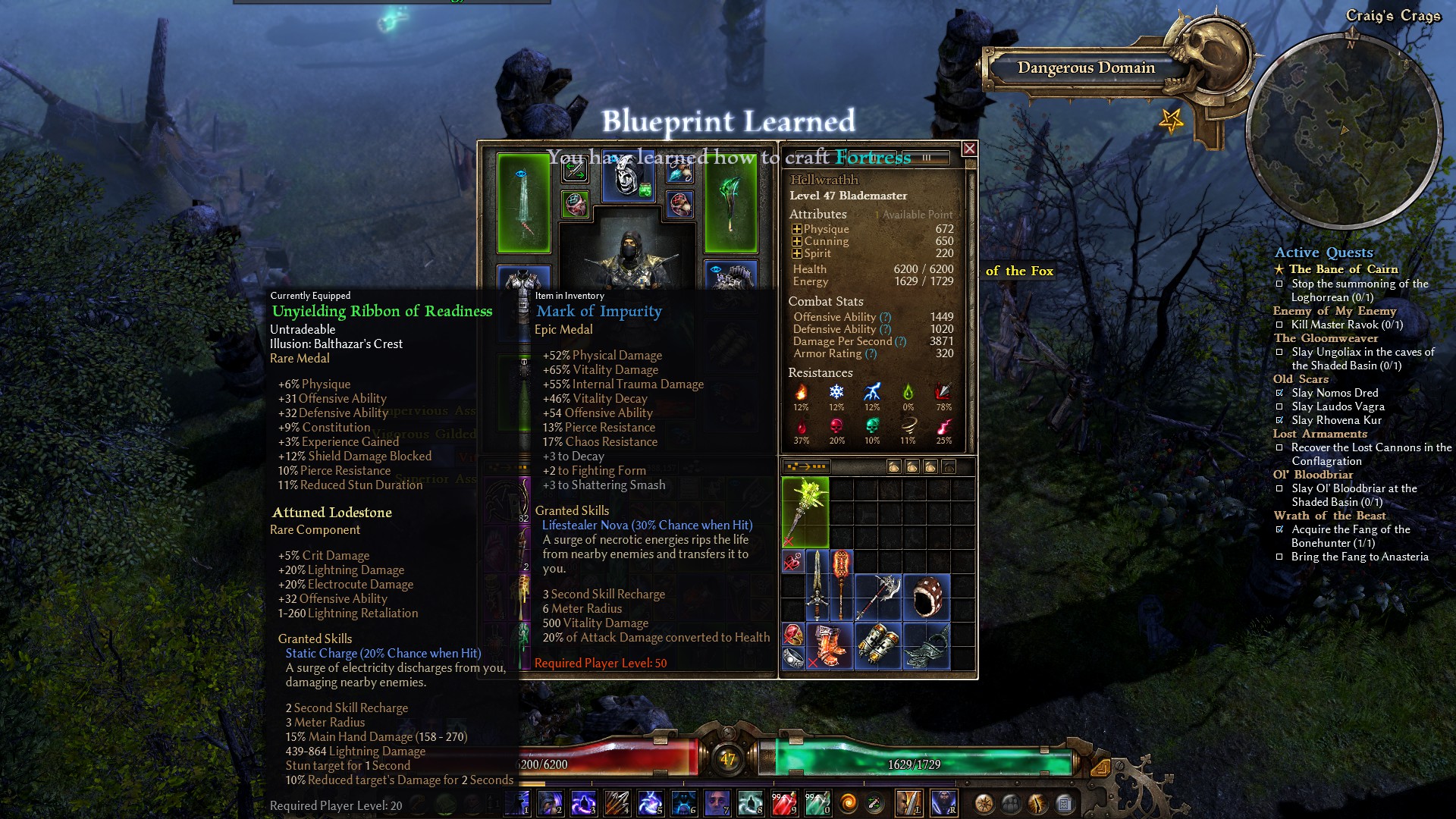Click the auto-sort inventory button
This screenshot has width=1456, height=819.
[x=807, y=466]
